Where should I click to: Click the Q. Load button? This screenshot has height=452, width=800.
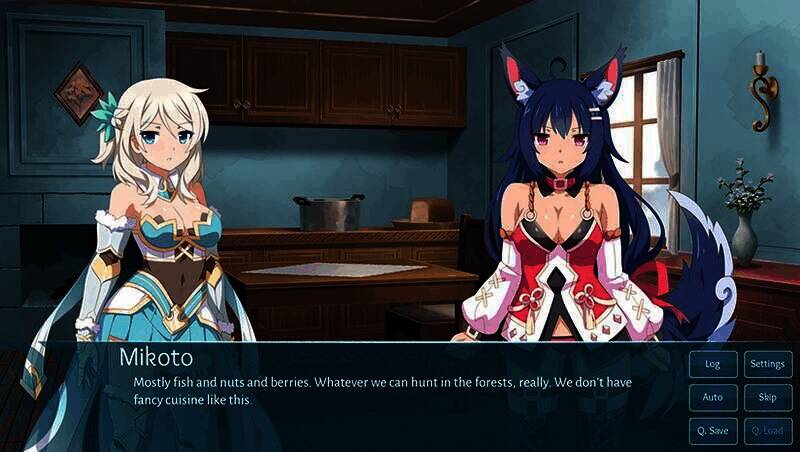tap(767, 430)
